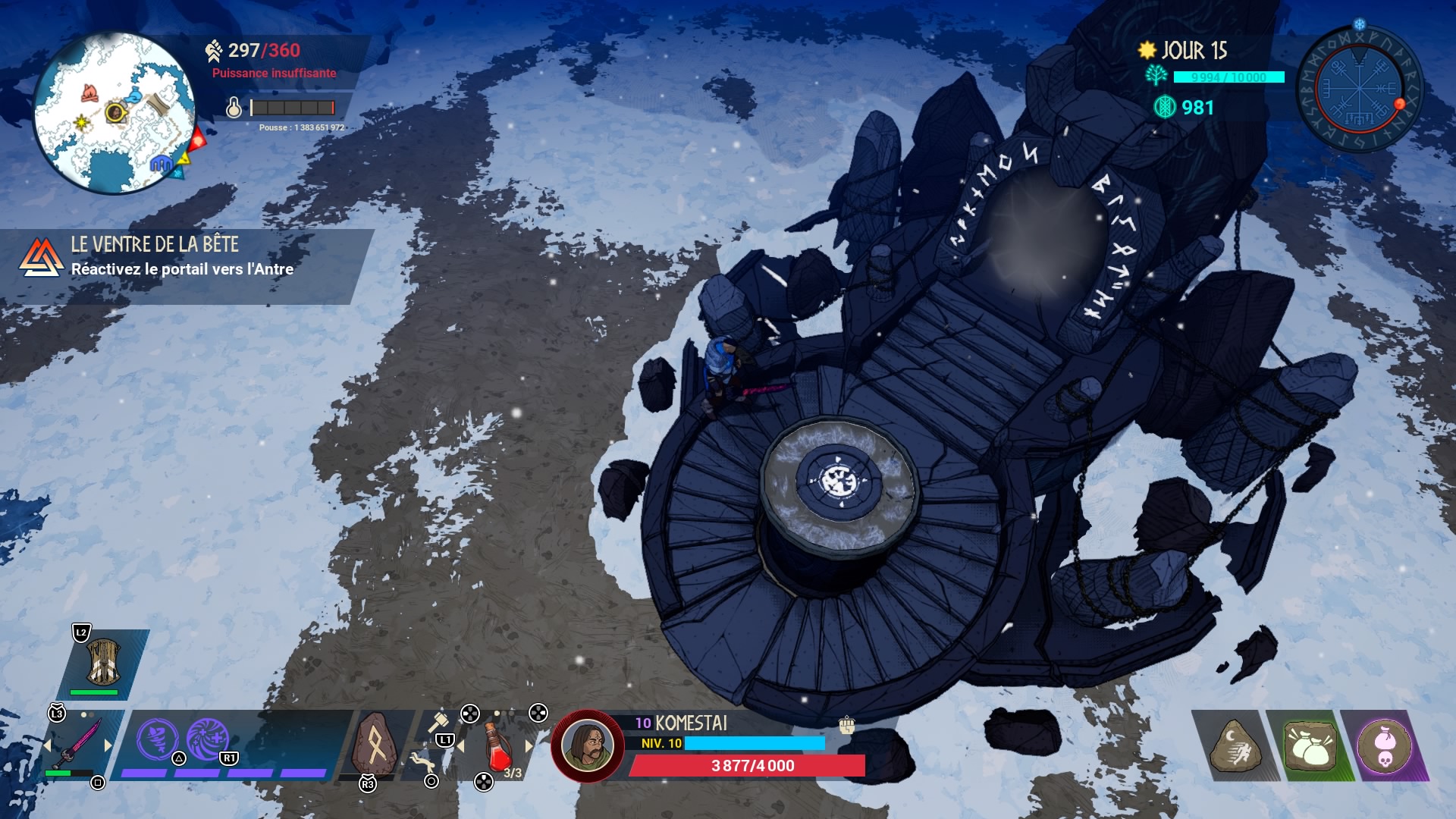Activate the dodge roll action icon
This screenshot has width=1456, height=819.
[x=422, y=761]
